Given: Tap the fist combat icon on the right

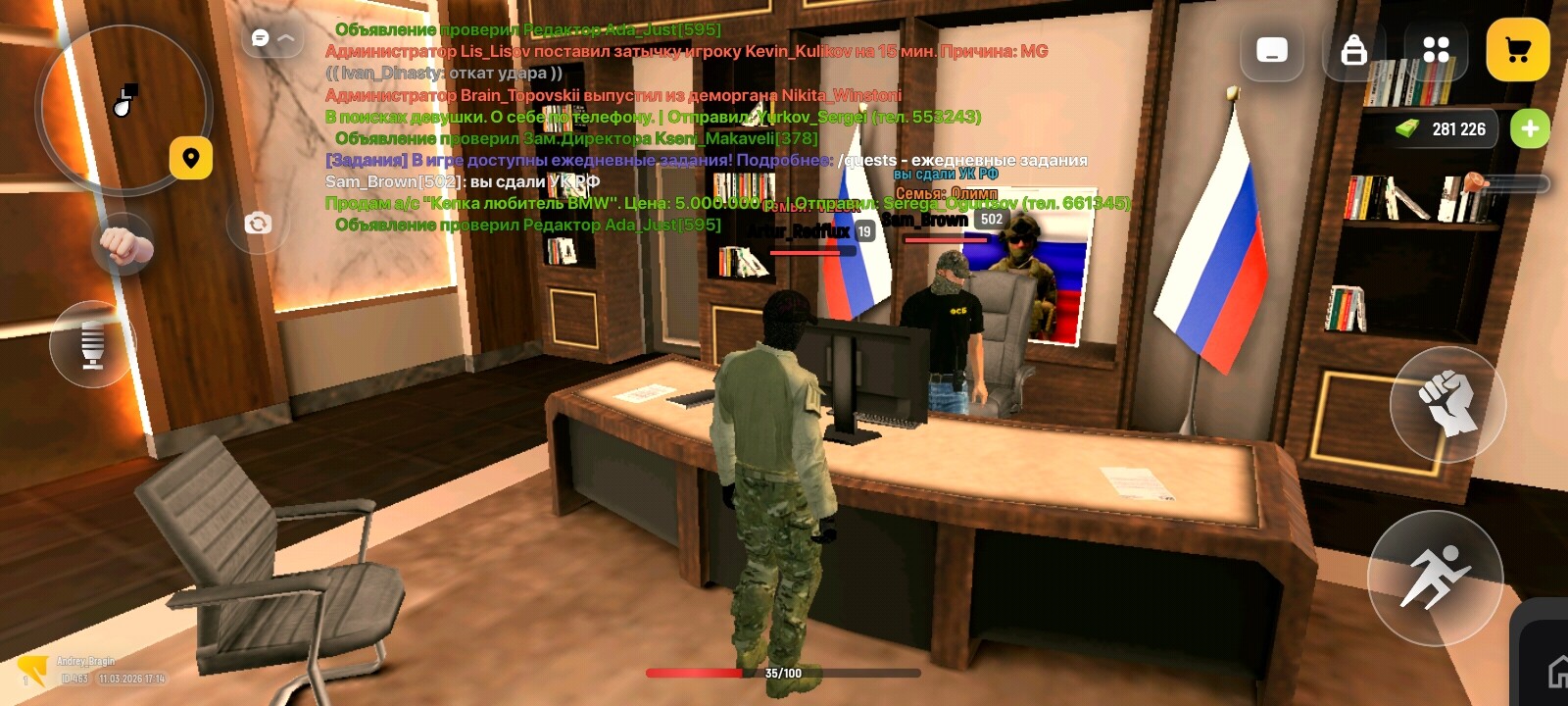Looking at the screenshot, I should [x=1448, y=405].
